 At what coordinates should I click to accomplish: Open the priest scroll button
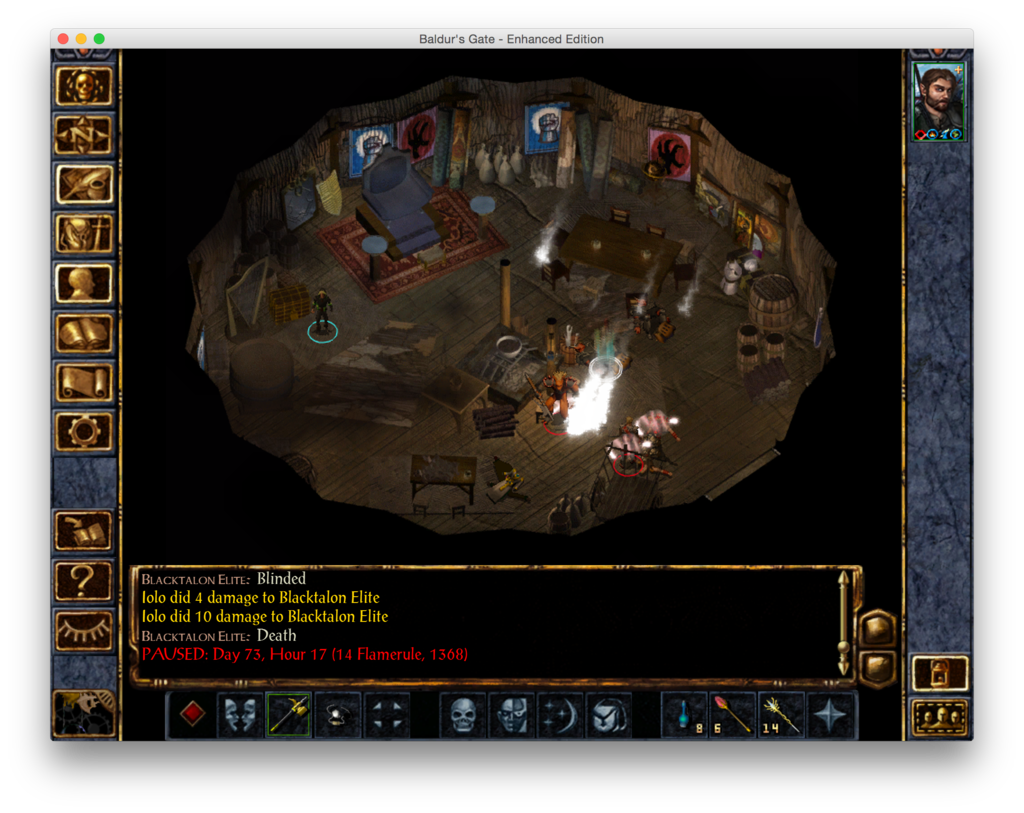point(84,381)
